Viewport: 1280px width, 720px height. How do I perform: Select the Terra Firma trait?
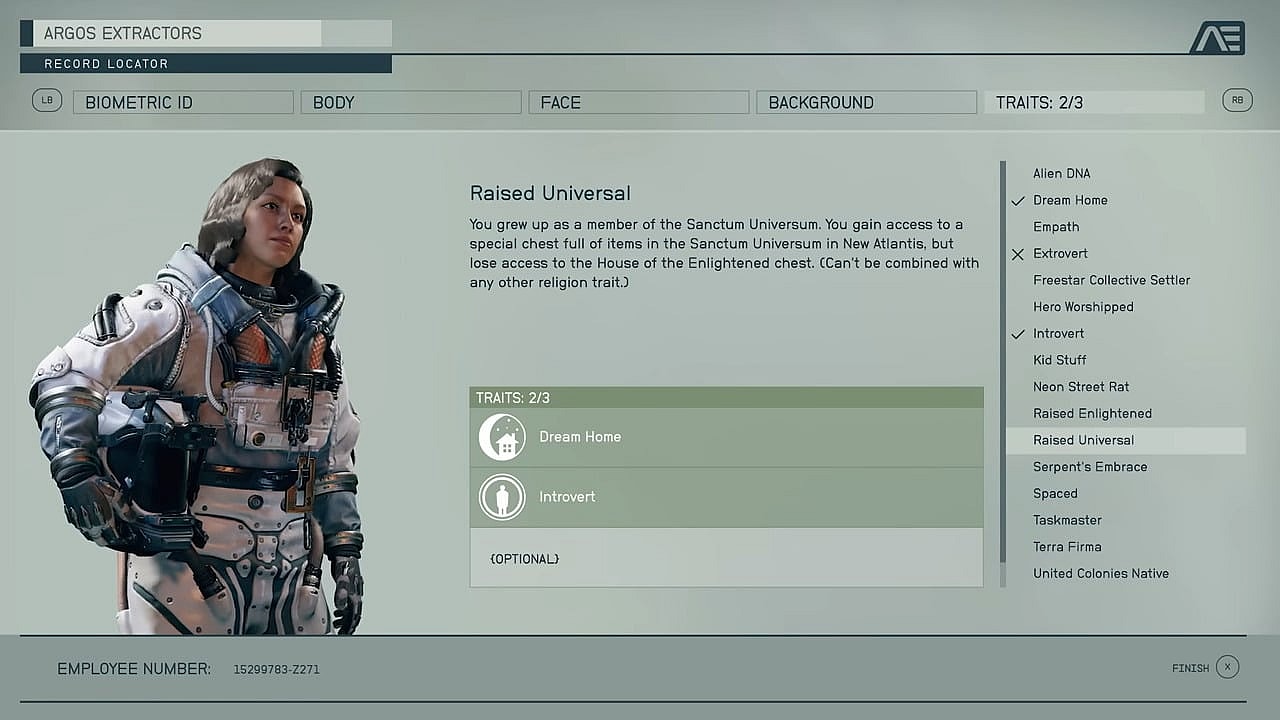click(1067, 547)
